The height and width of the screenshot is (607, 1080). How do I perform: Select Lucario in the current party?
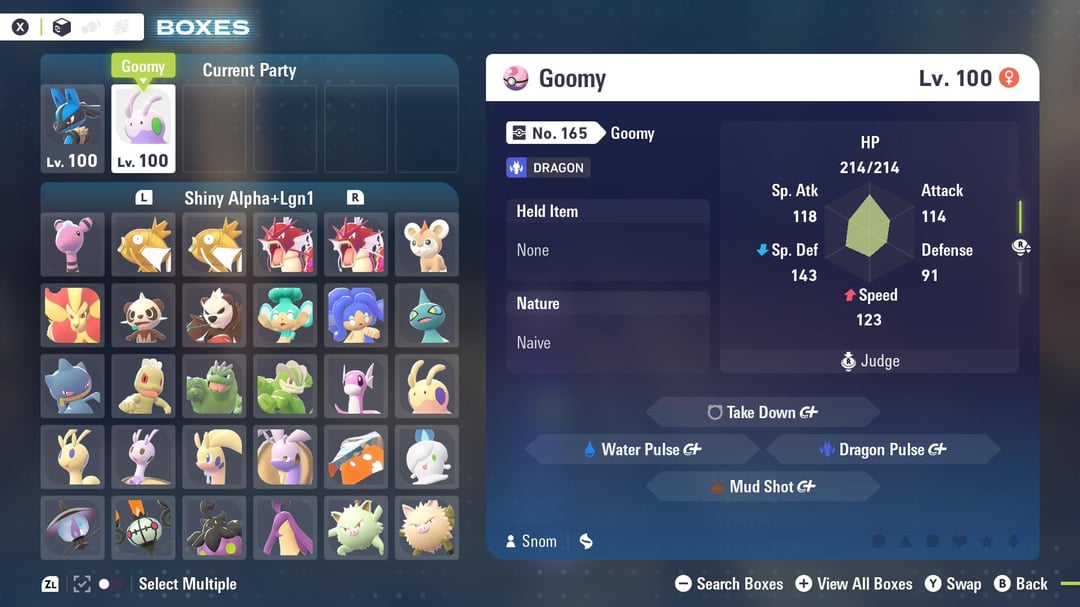tap(73, 128)
